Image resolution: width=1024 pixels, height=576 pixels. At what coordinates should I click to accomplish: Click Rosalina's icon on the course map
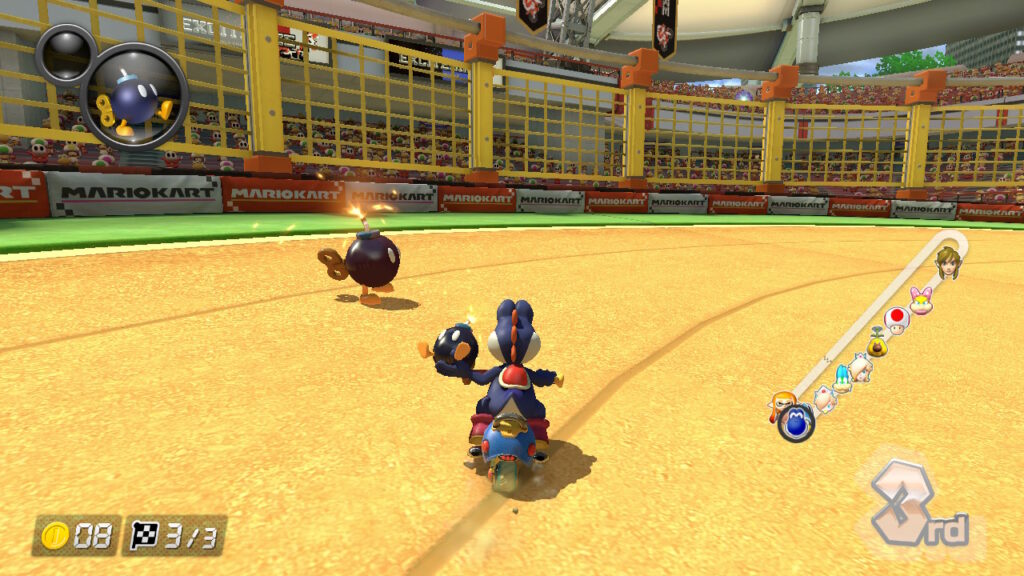click(x=859, y=366)
